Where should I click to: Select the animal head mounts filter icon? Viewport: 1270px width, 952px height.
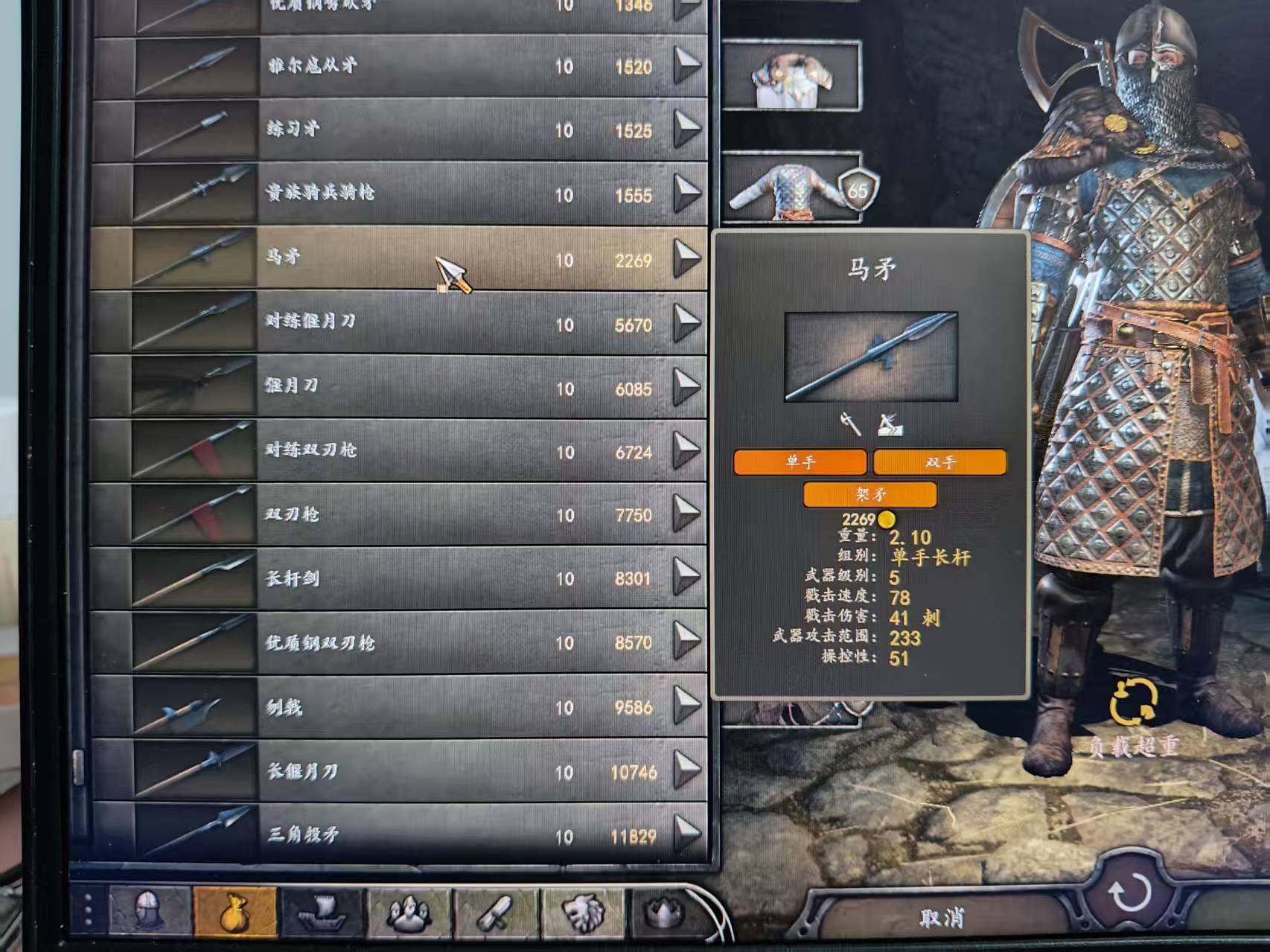584,913
